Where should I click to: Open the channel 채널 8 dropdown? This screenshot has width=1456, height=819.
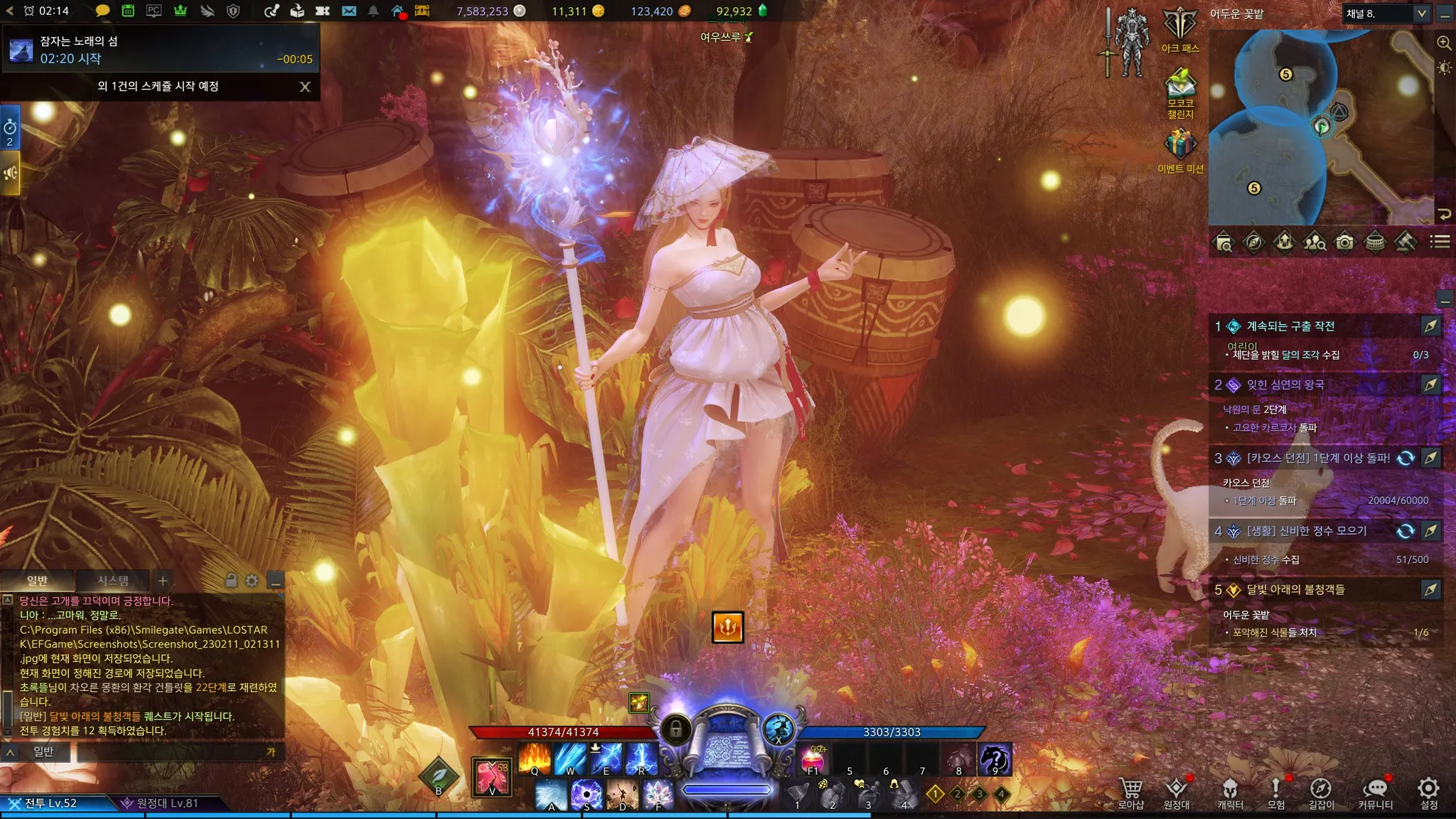coord(1421,14)
